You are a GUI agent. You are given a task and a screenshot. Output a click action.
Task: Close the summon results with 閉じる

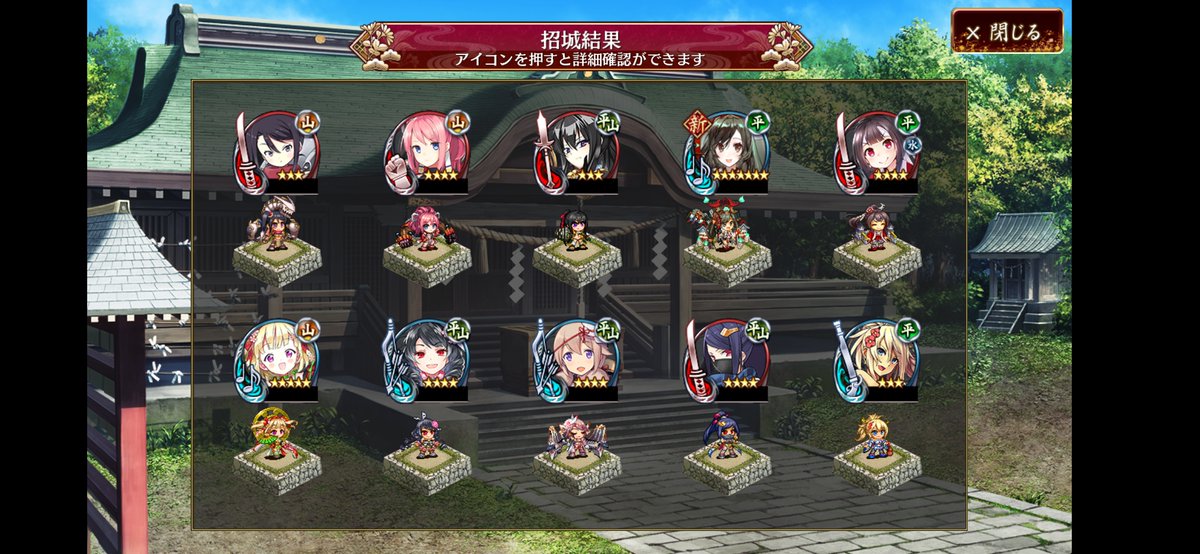pos(1006,32)
